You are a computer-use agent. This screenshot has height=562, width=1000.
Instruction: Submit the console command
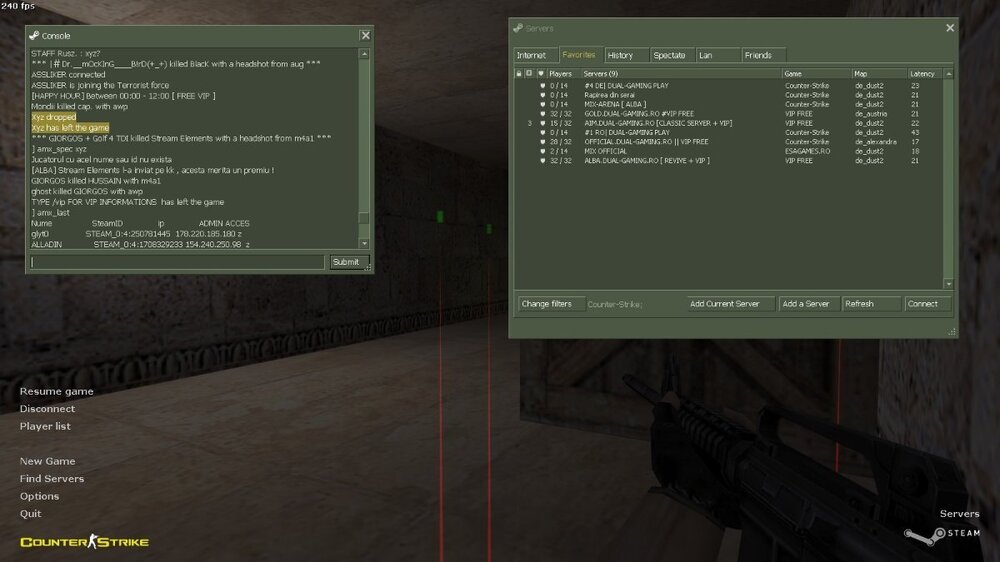coord(345,262)
